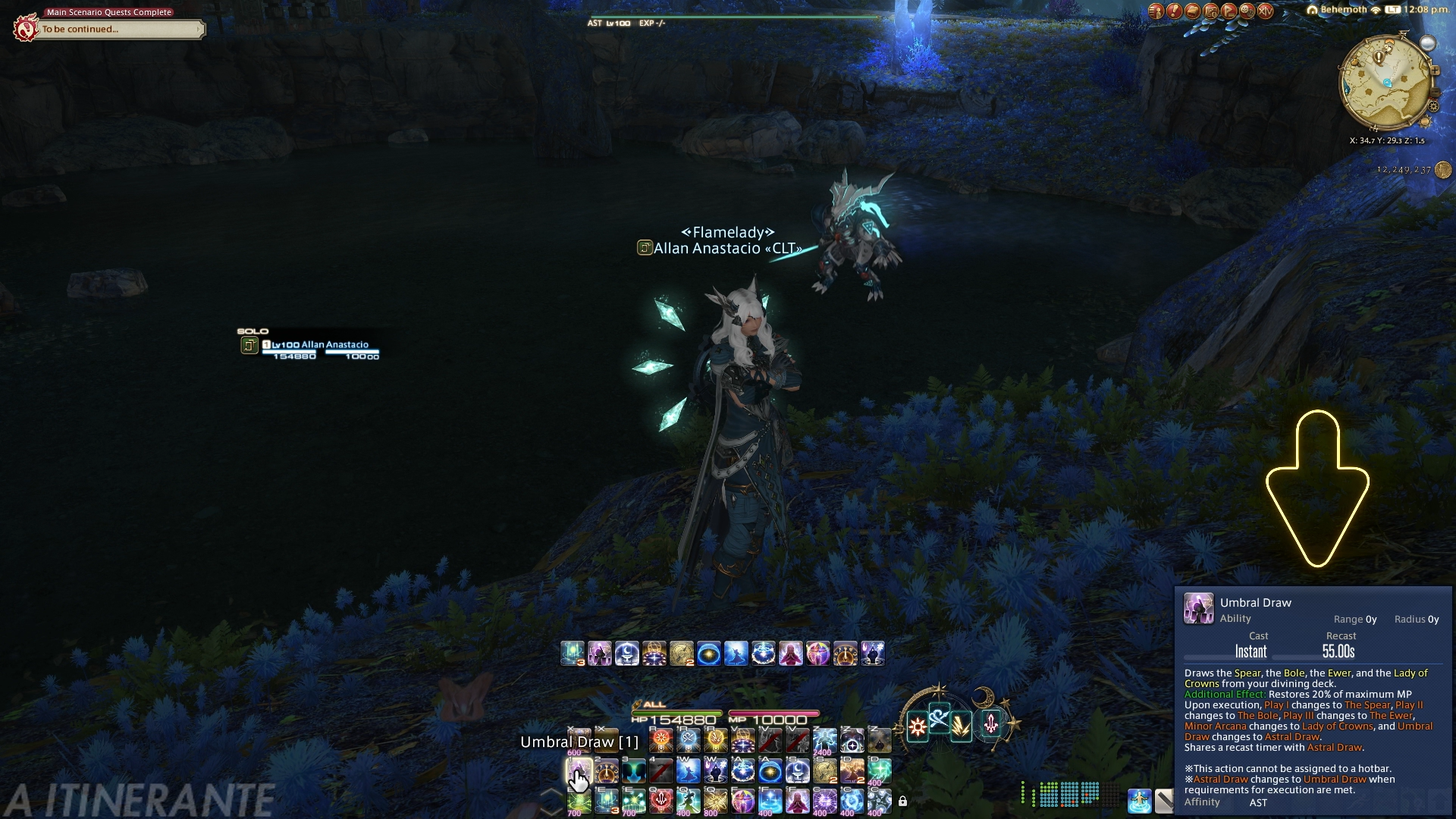
Task: Use the Teleport icon near the inventory grid
Action: 1139,800
